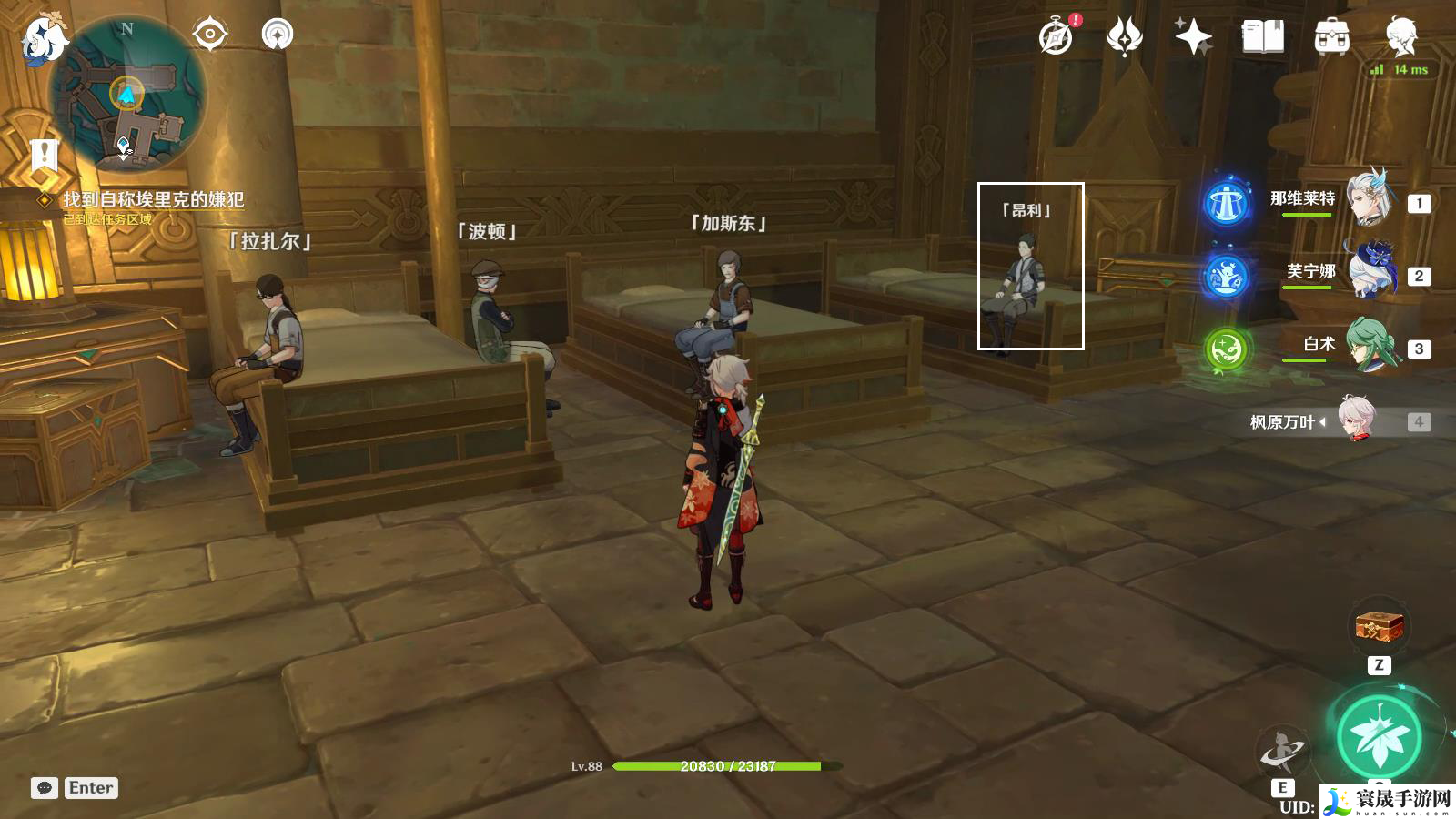
Task: Activate the elemental skill button
Action: pos(1281,752)
